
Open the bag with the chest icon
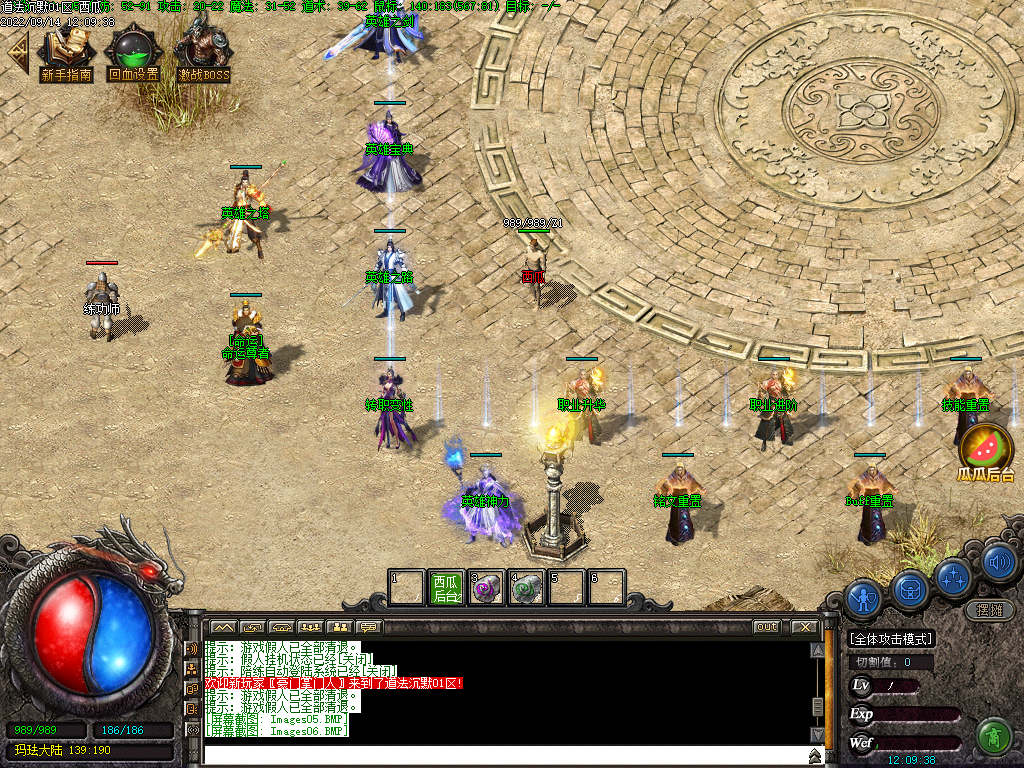[x=911, y=587]
